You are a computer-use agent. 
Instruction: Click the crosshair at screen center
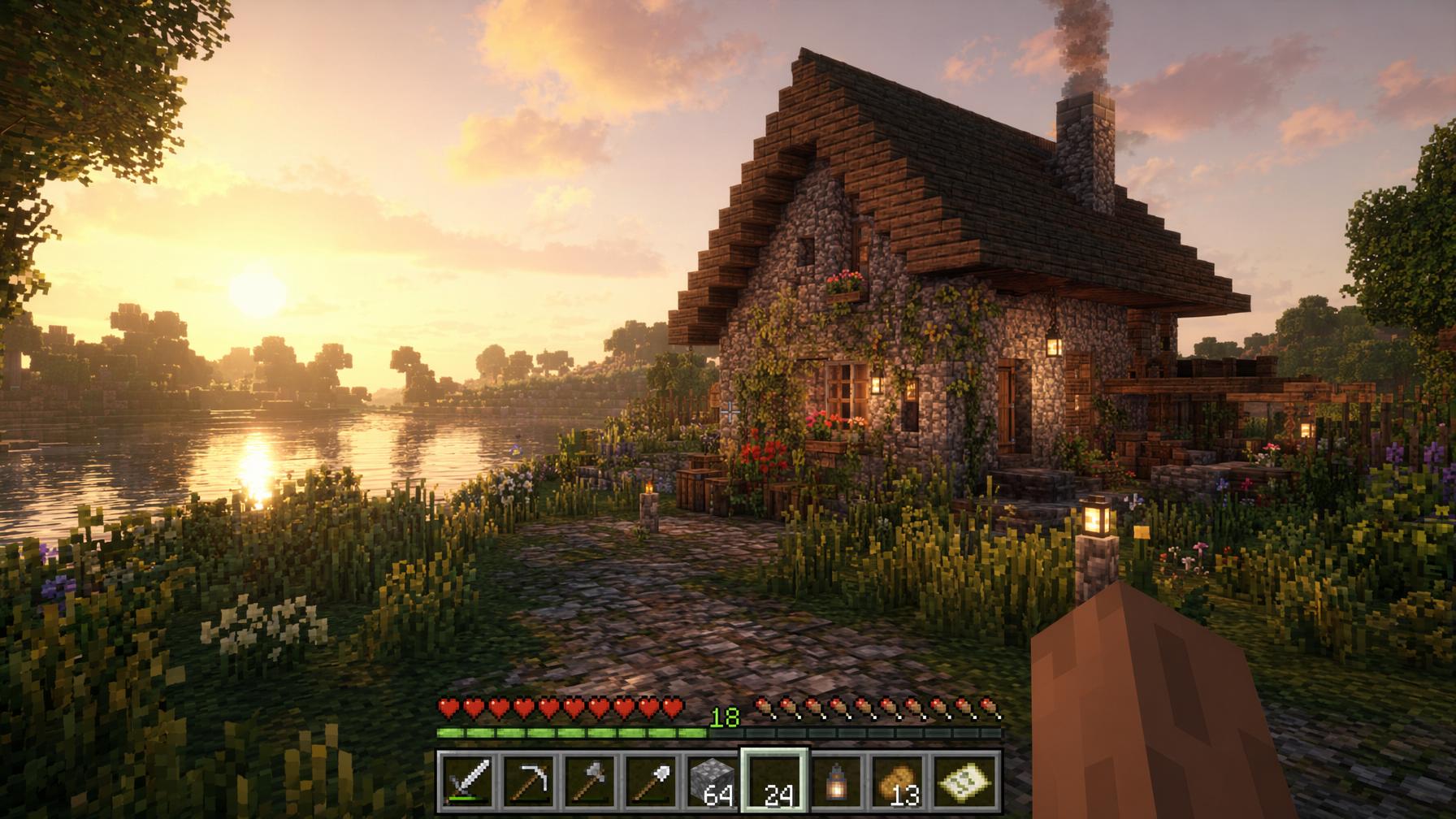pos(728,409)
